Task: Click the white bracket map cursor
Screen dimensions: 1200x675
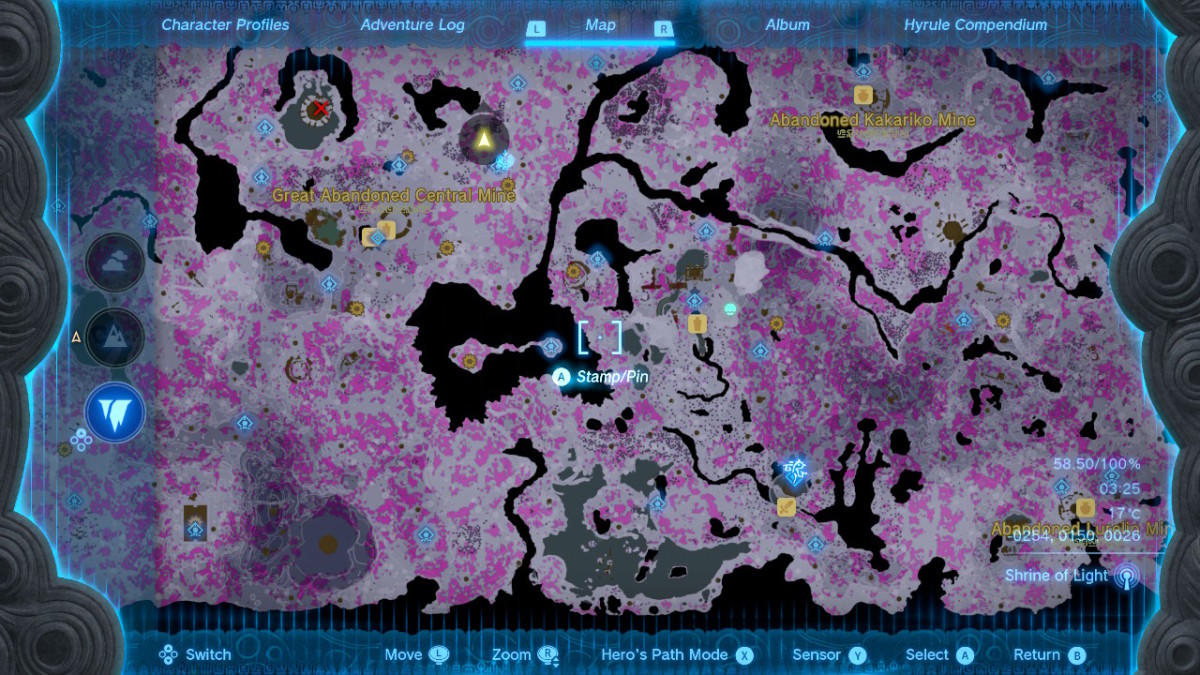Action: tap(600, 338)
